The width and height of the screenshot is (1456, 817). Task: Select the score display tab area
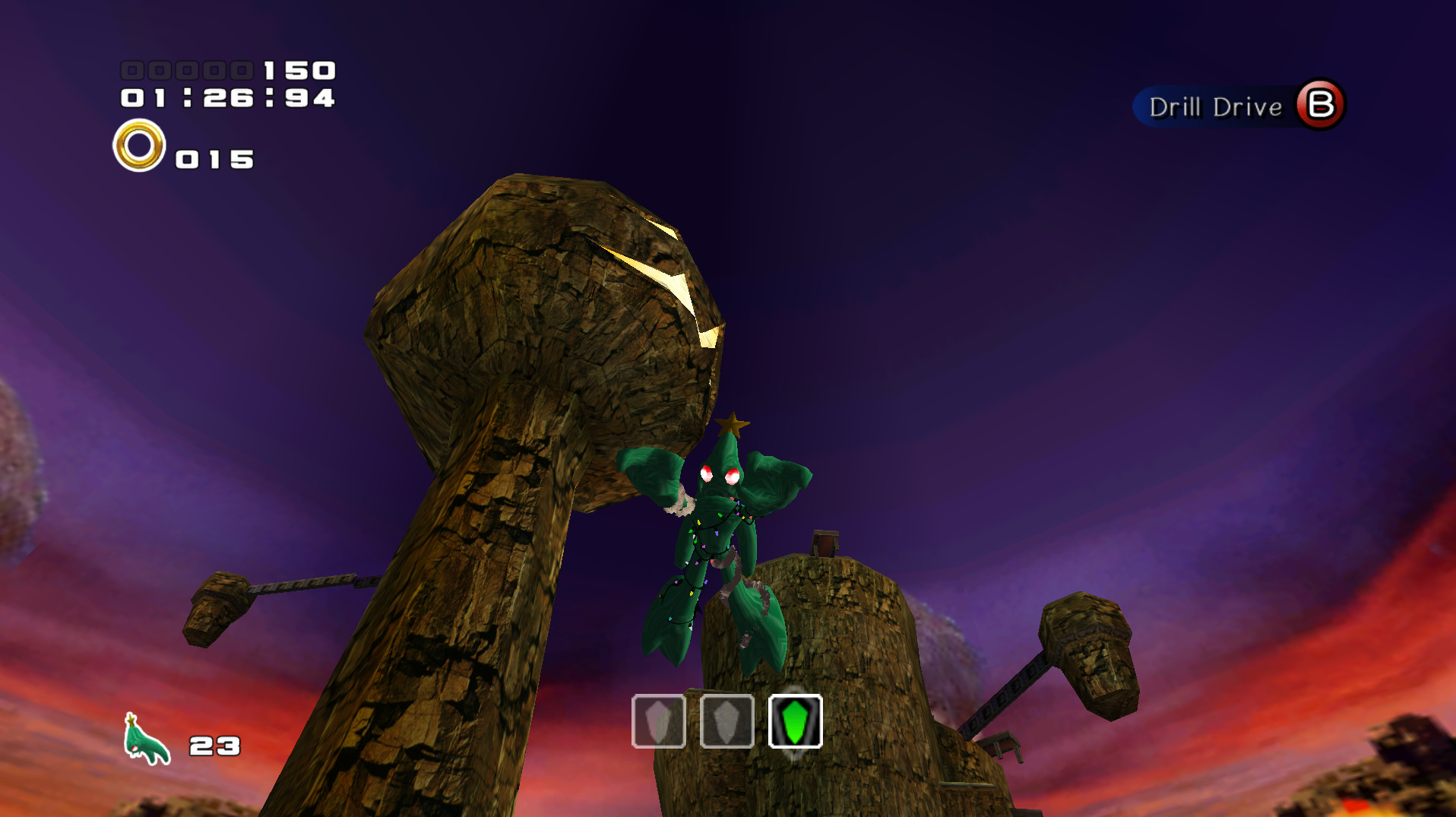[x=228, y=70]
